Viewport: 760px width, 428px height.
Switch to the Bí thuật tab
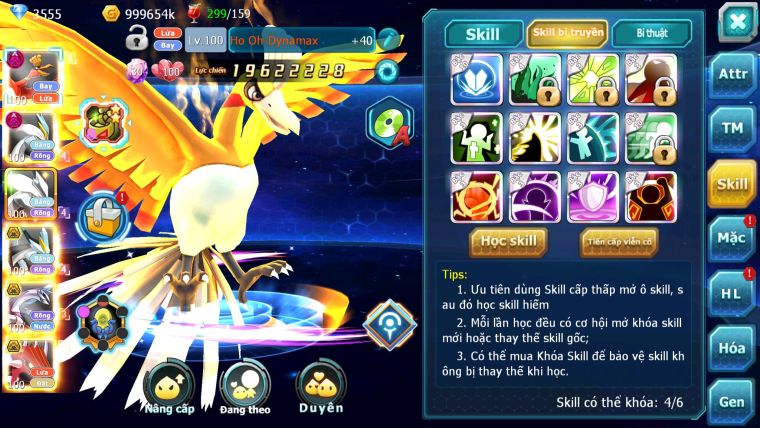pos(651,34)
